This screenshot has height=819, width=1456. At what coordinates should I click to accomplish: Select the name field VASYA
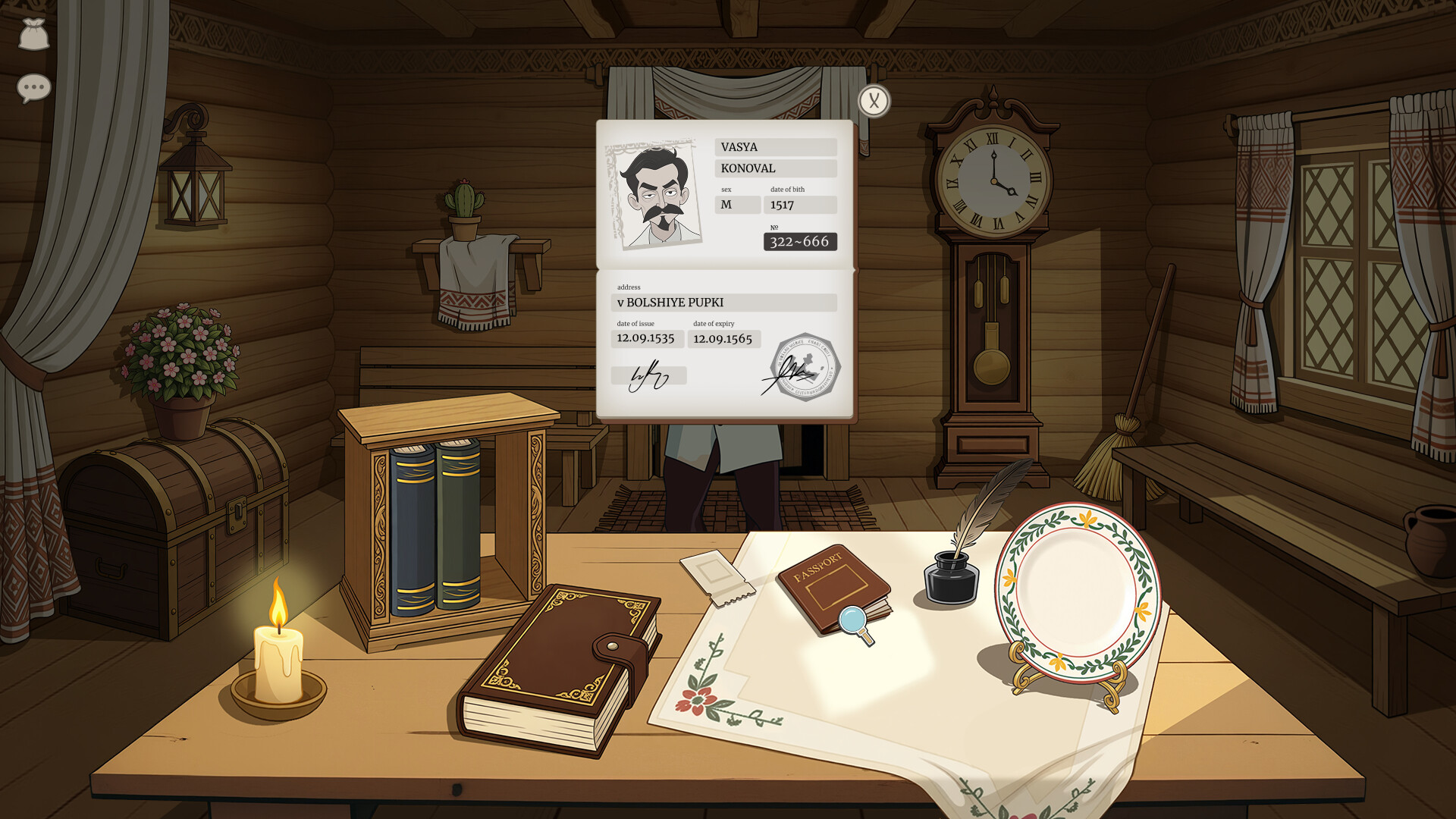(x=775, y=146)
